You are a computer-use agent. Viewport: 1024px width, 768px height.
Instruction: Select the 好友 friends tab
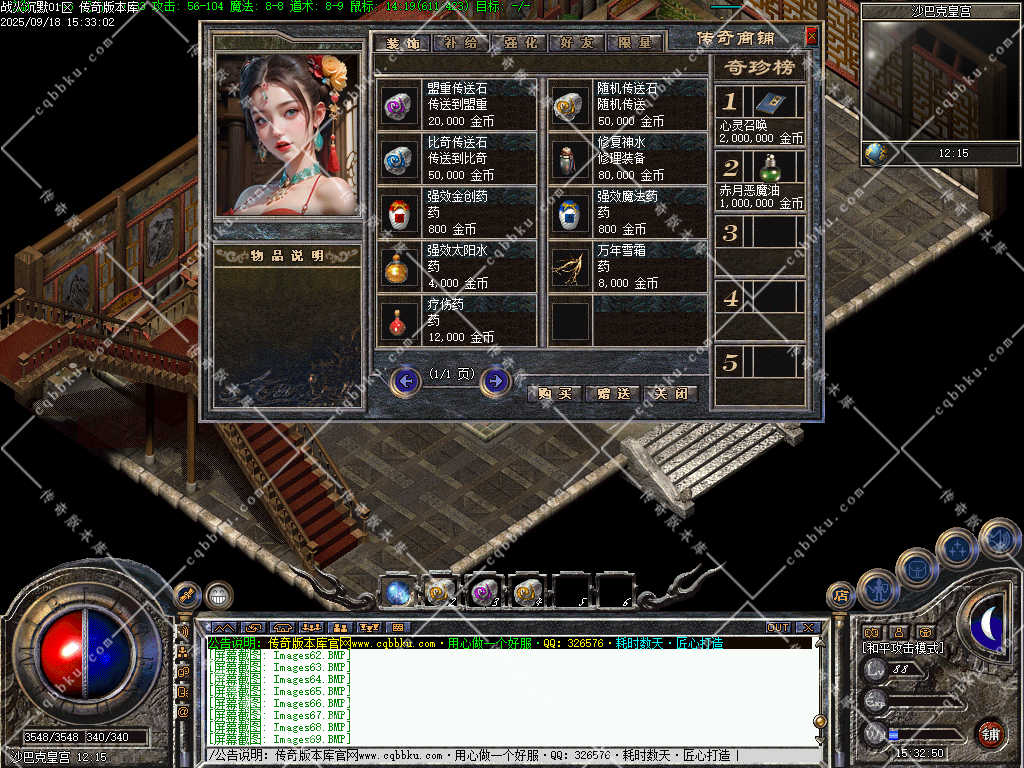[x=577, y=43]
